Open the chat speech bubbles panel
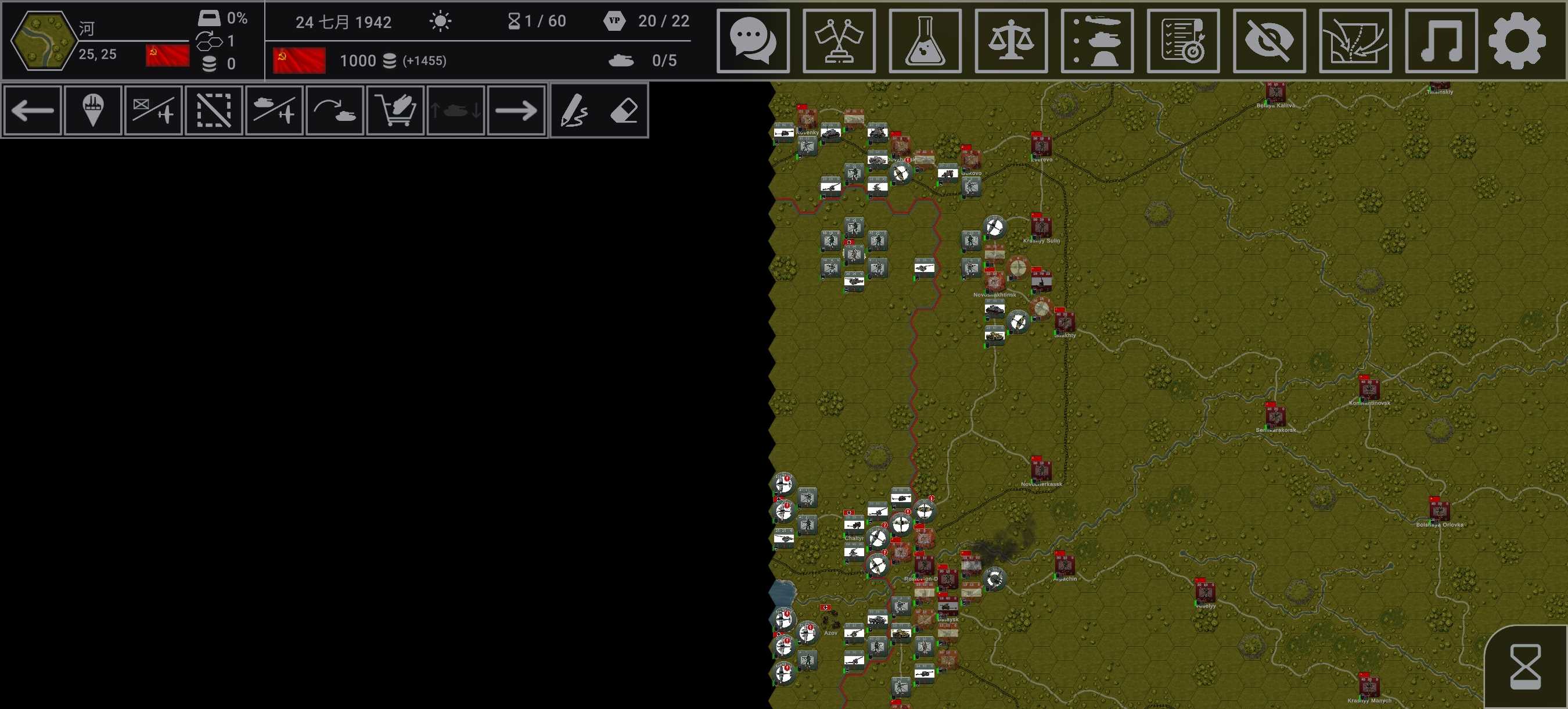The height and width of the screenshot is (709, 1568). [753, 41]
